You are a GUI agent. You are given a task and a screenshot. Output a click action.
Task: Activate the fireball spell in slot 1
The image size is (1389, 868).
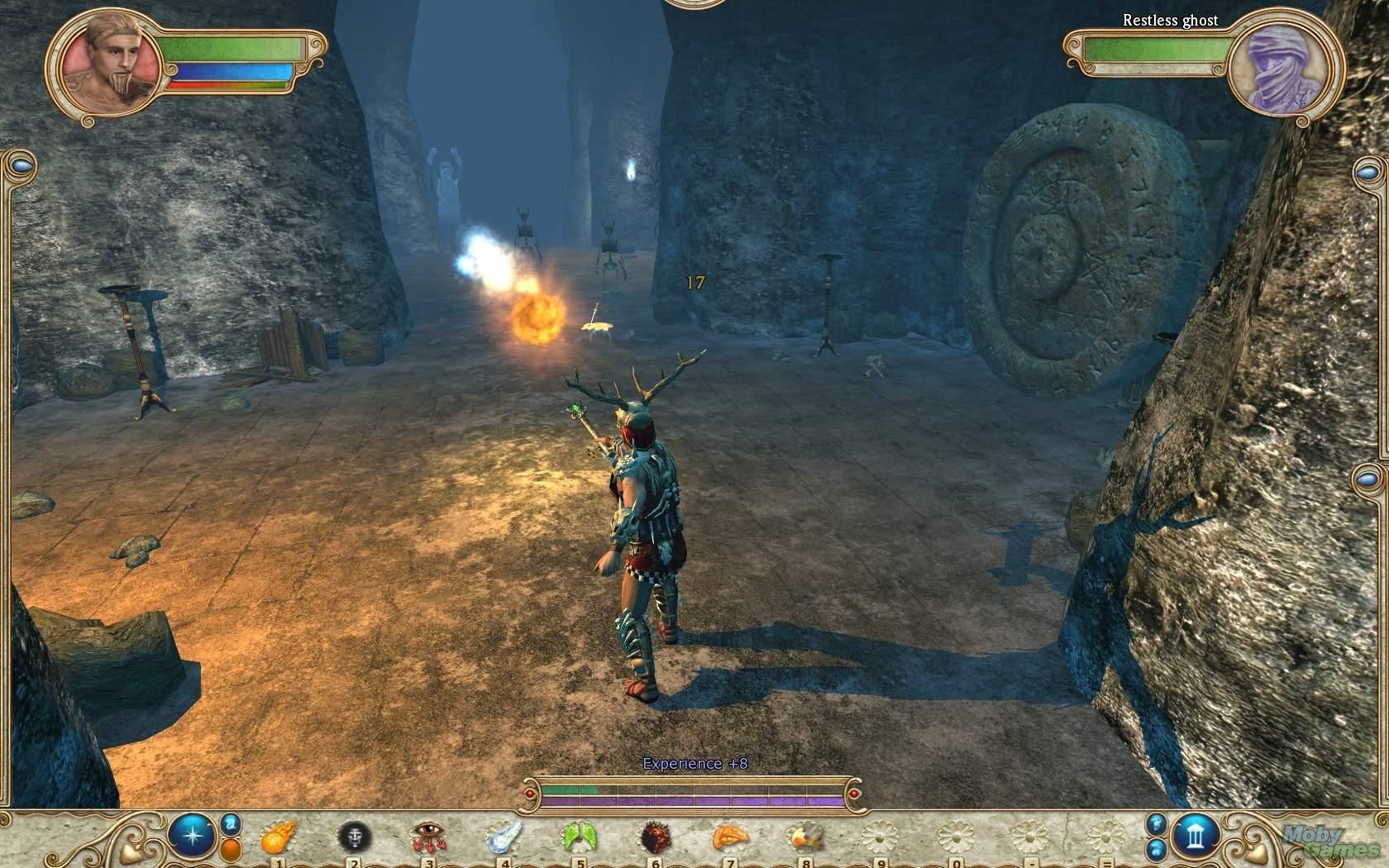coord(275,838)
